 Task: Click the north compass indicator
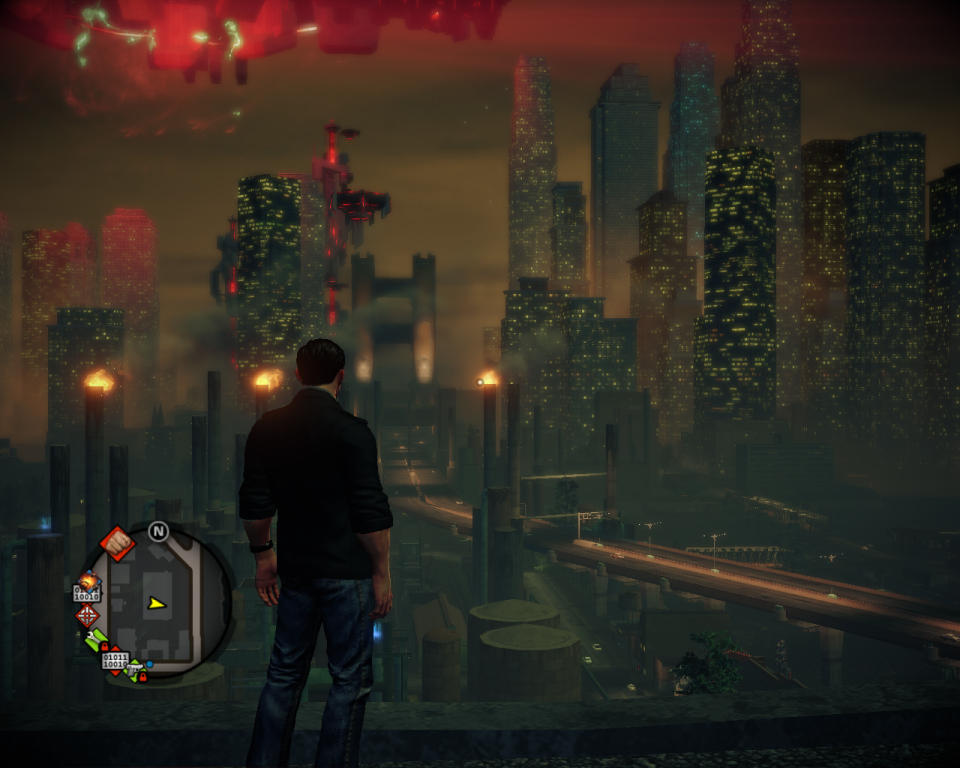(158, 531)
